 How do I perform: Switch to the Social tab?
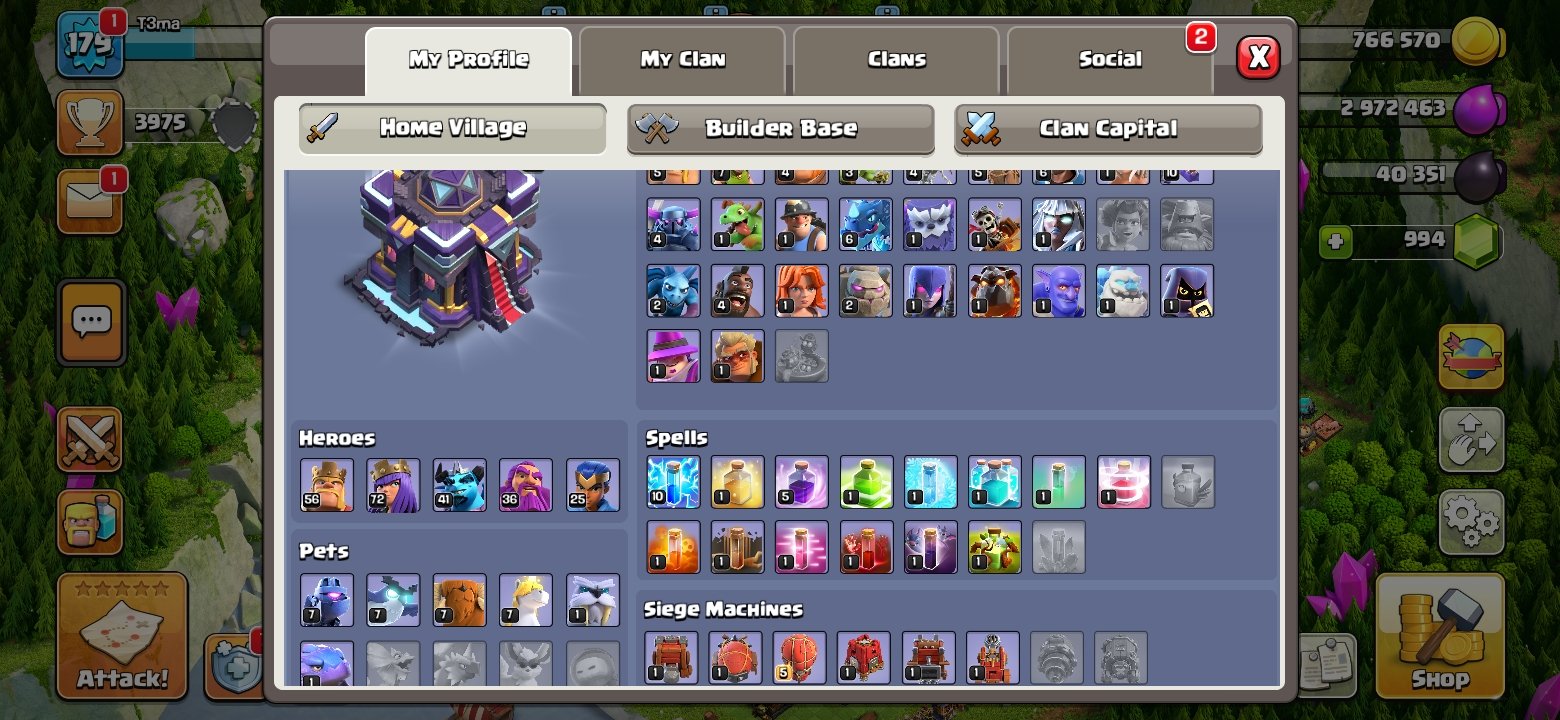[1110, 58]
